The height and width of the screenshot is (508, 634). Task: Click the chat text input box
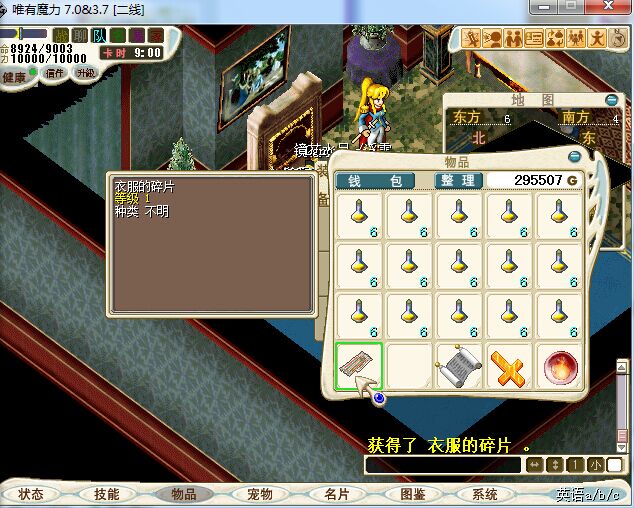click(x=442, y=465)
